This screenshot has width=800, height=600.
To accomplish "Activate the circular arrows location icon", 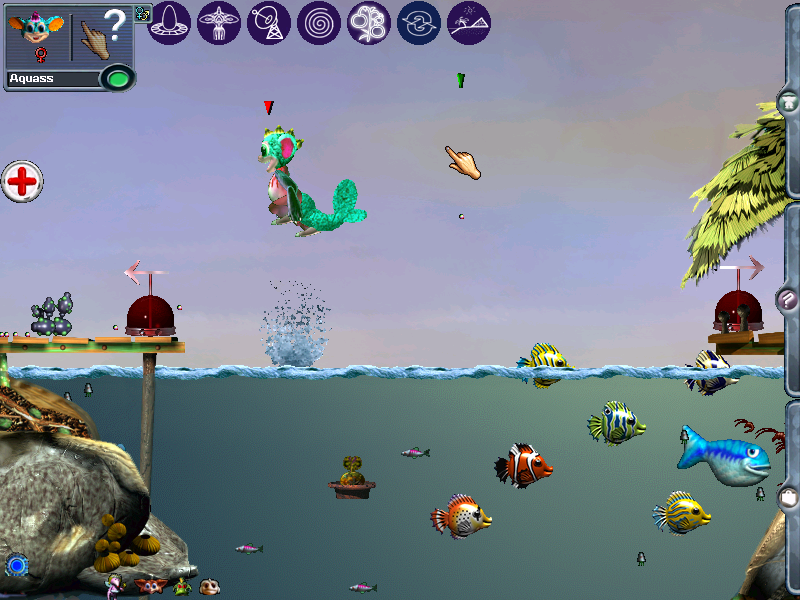I will [x=419, y=22].
